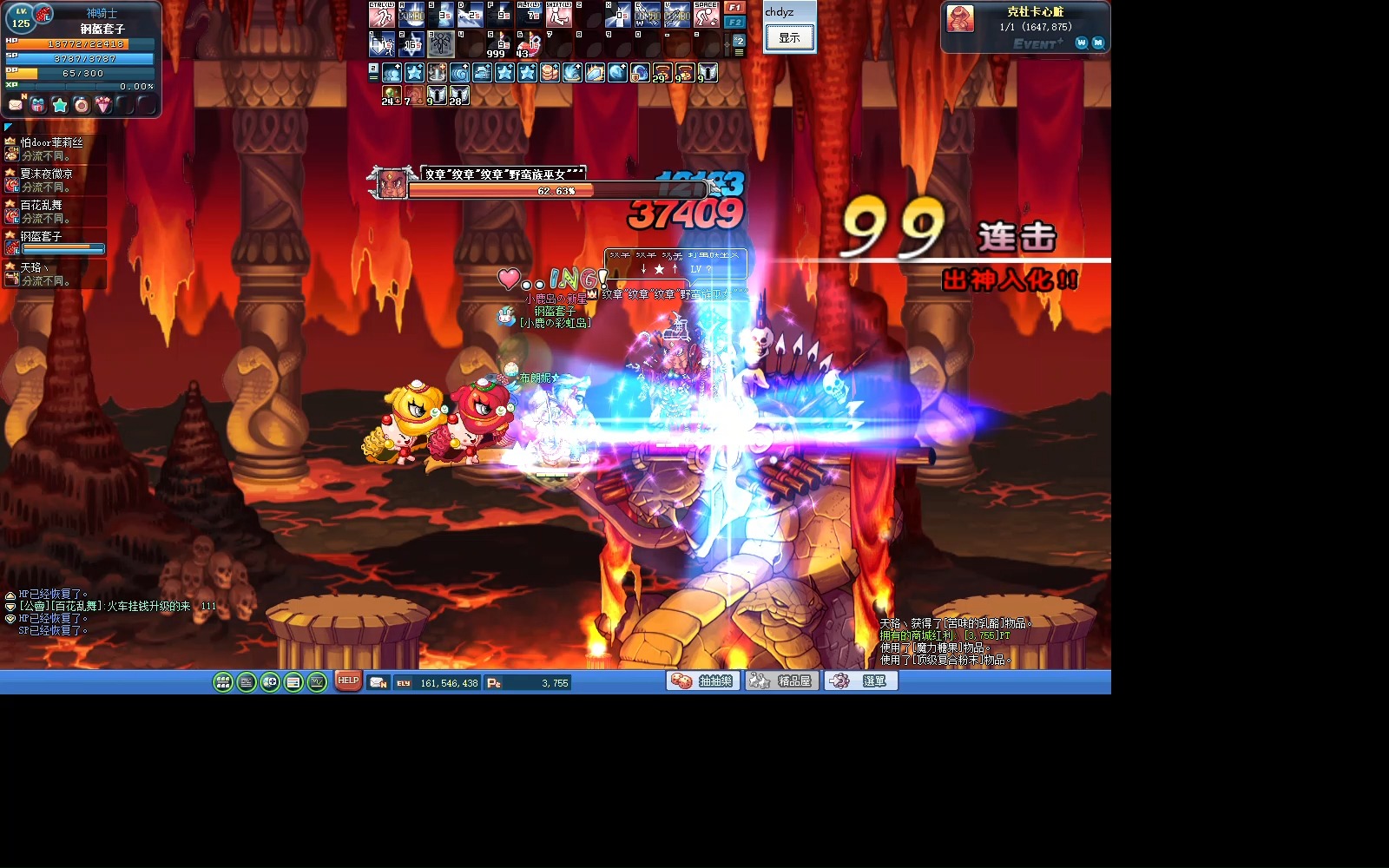Open the 抽抽樂 lottery menu

point(703,681)
